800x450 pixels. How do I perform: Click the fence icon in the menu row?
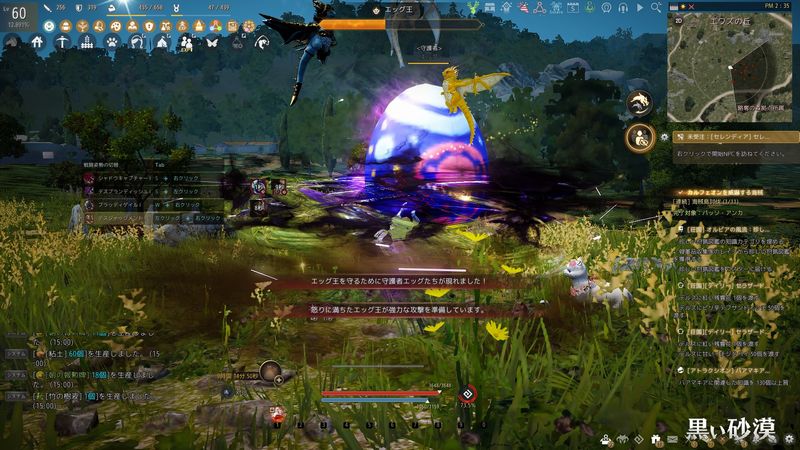click(87, 42)
